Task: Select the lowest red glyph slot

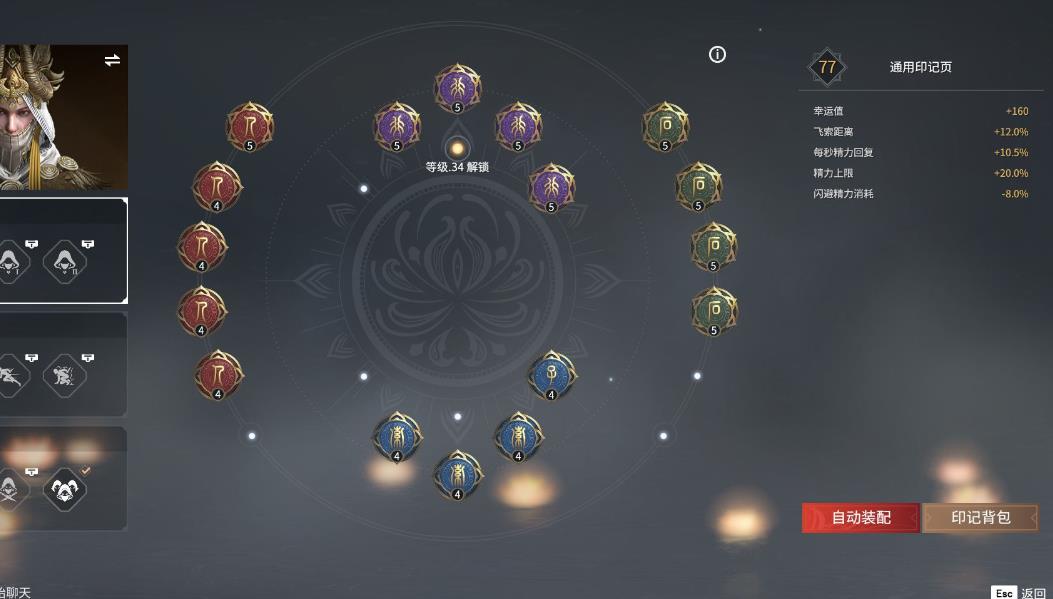Action: 218,374
